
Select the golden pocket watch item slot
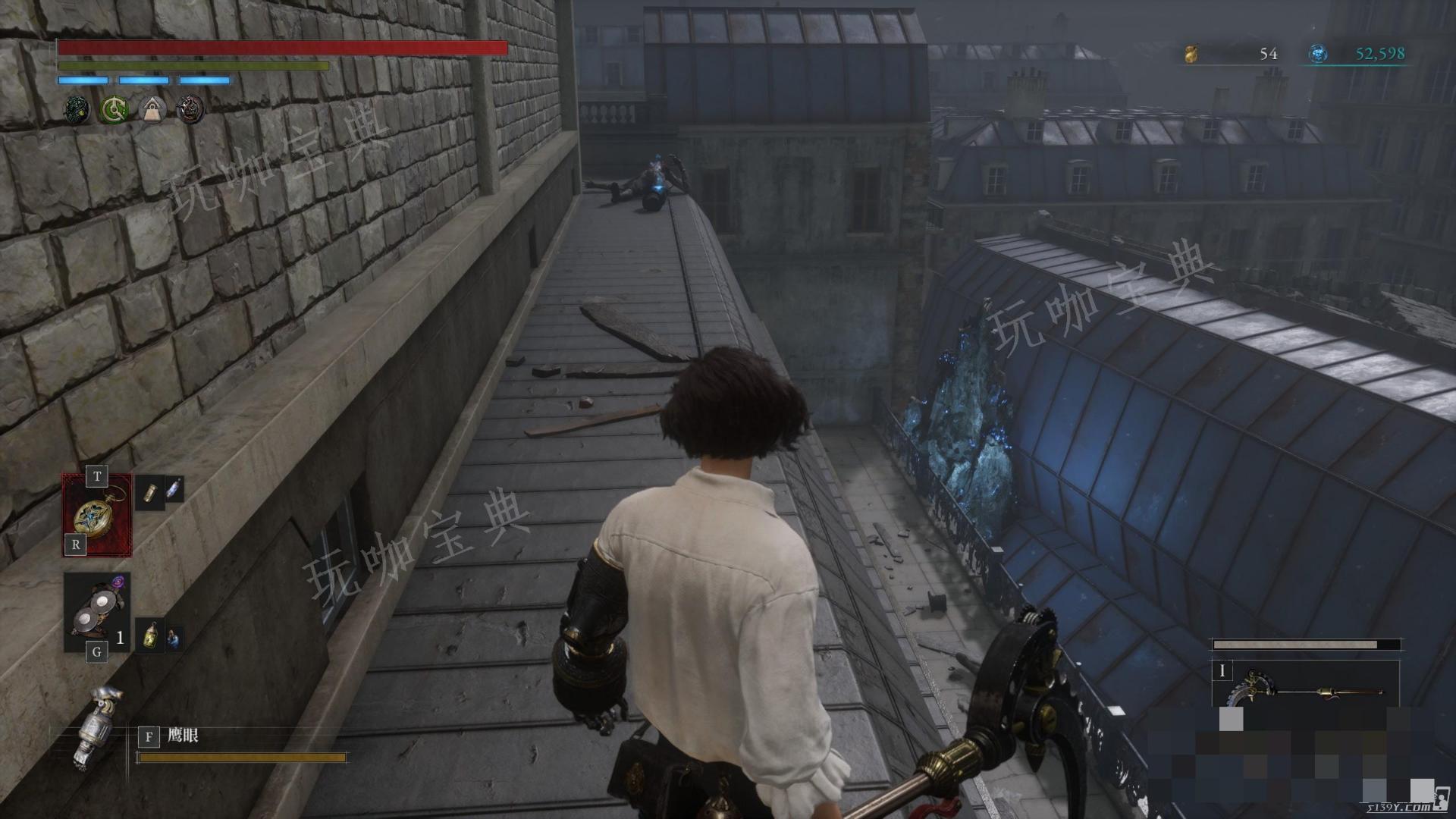97,516
